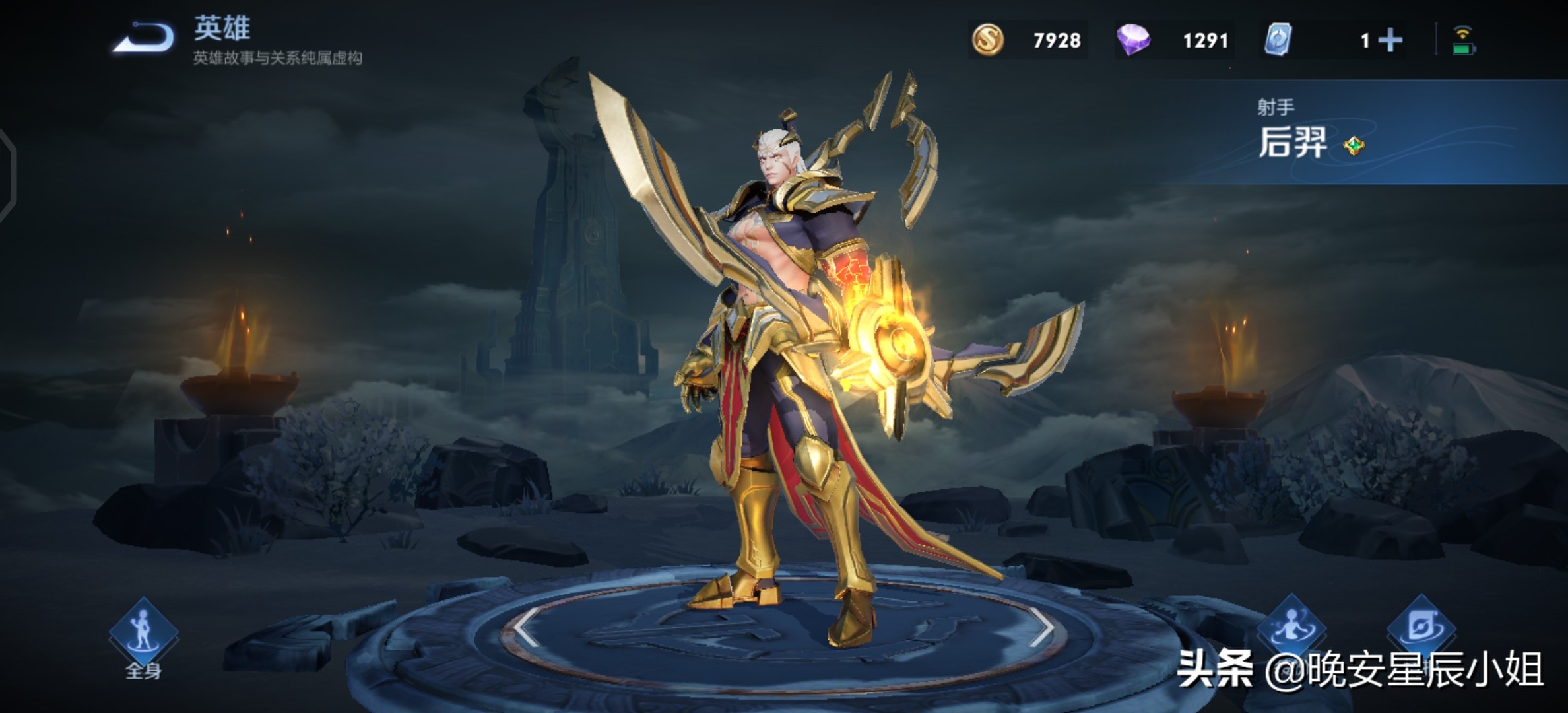Tap the purple diamond currency icon
This screenshot has width=1568, height=713.
pyautogui.click(x=1133, y=40)
